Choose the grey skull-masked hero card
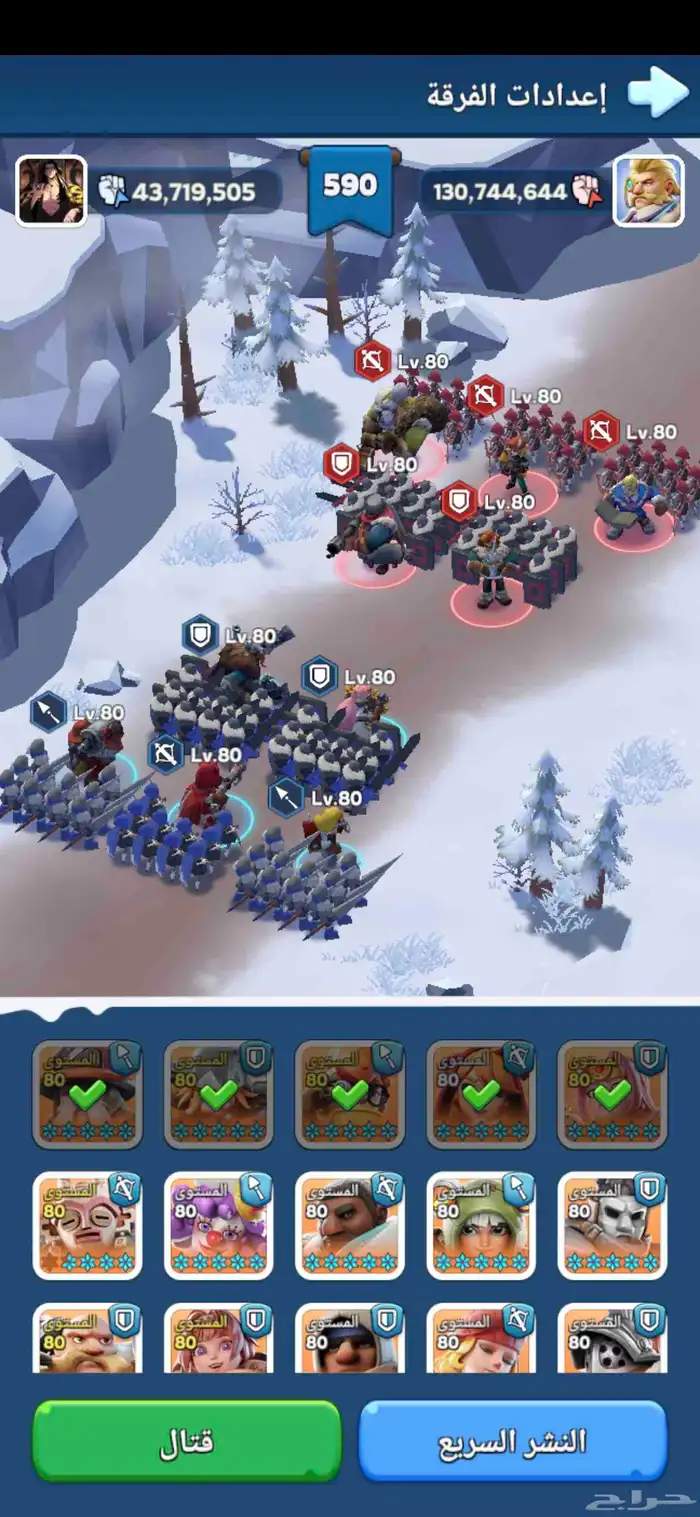700x1517 pixels. (x=612, y=1226)
